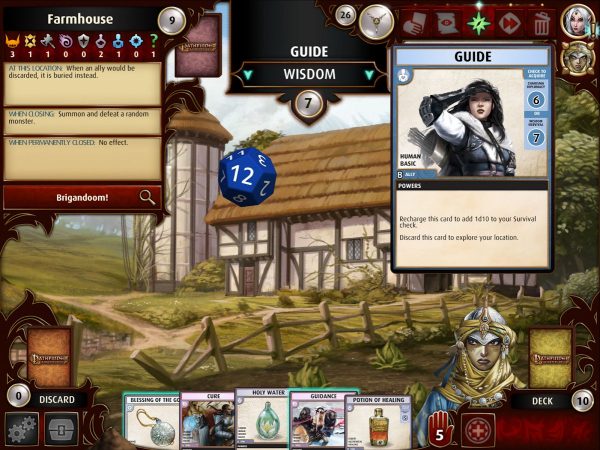Screen dimensions: 600x450
Task: Switch skill to next with right Wisdom arrow
Action: coord(369,74)
